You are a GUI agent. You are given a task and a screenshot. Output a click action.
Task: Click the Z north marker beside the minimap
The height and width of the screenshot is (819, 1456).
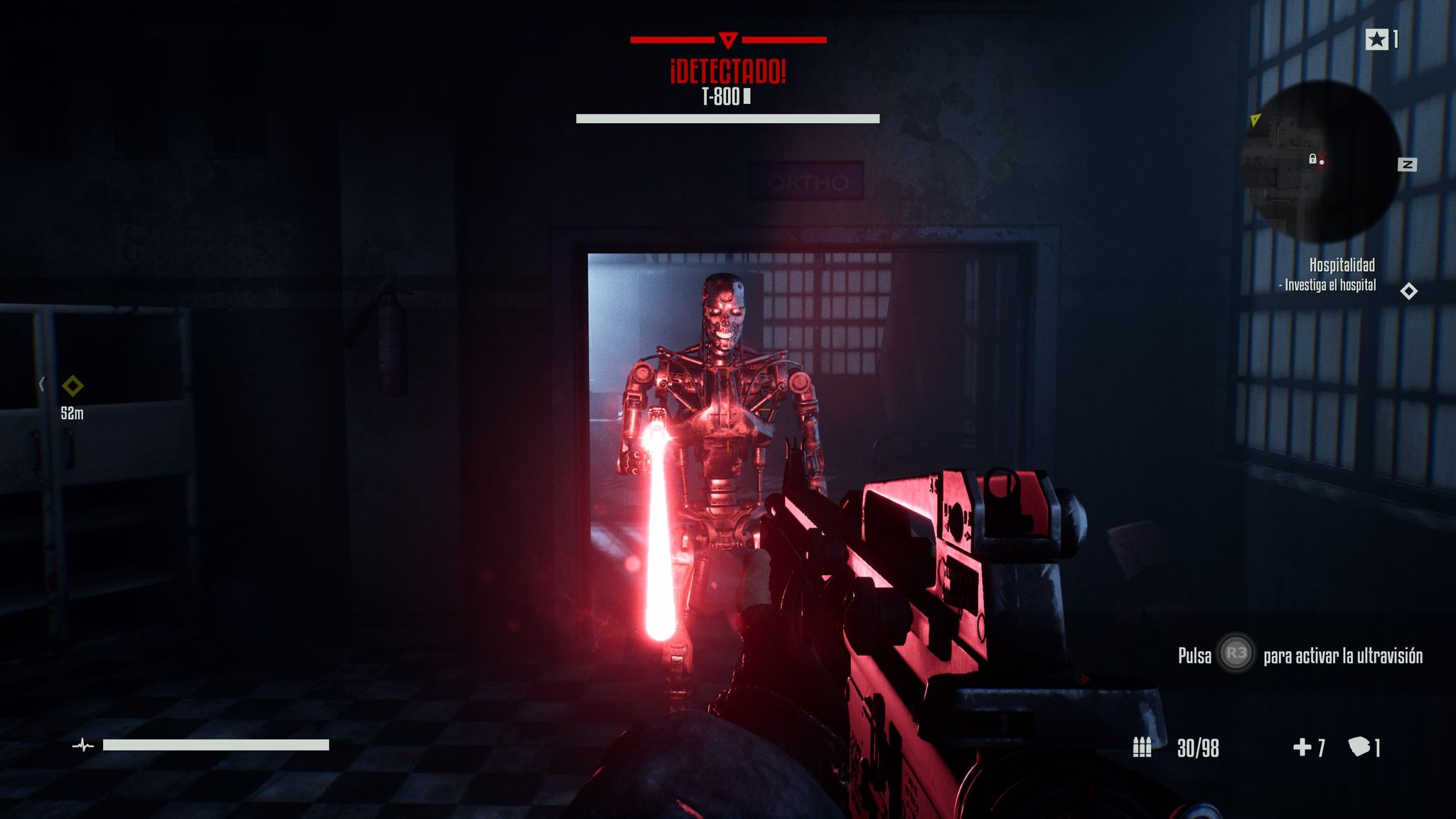[1407, 164]
